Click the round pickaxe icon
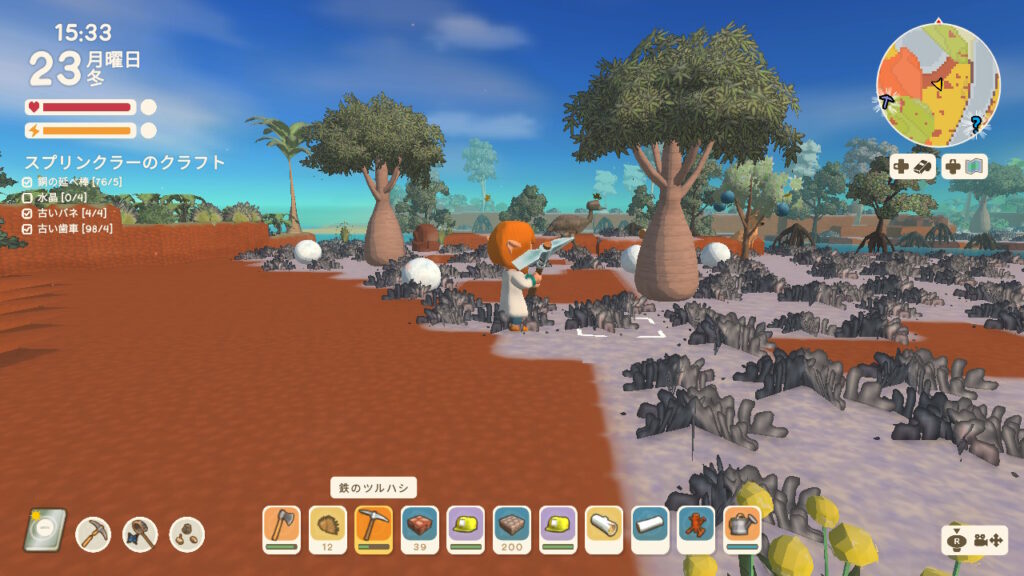Image resolution: width=1024 pixels, height=576 pixels. click(x=93, y=534)
